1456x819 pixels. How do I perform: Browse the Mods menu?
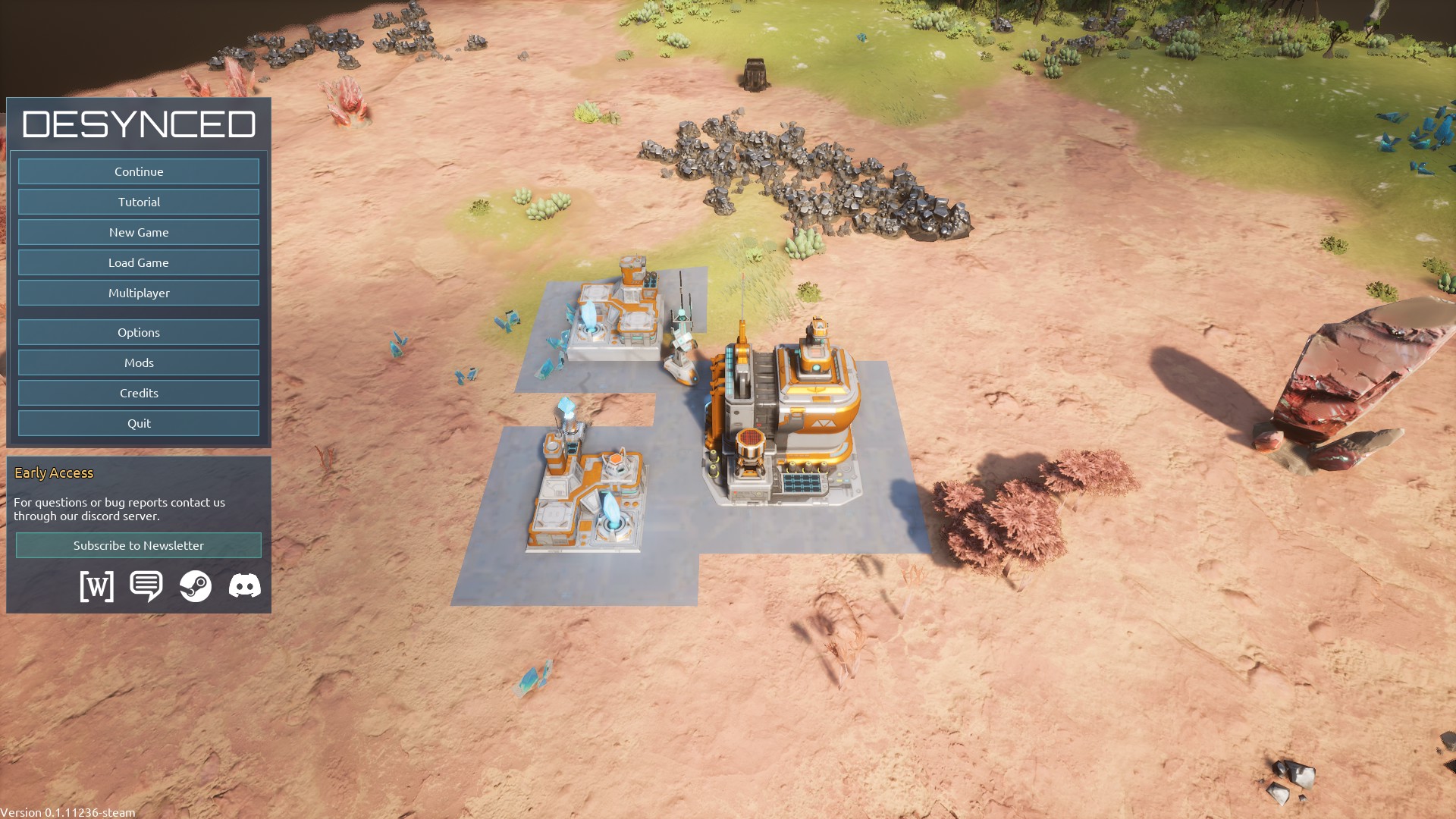pyautogui.click(x=139, y=362)
